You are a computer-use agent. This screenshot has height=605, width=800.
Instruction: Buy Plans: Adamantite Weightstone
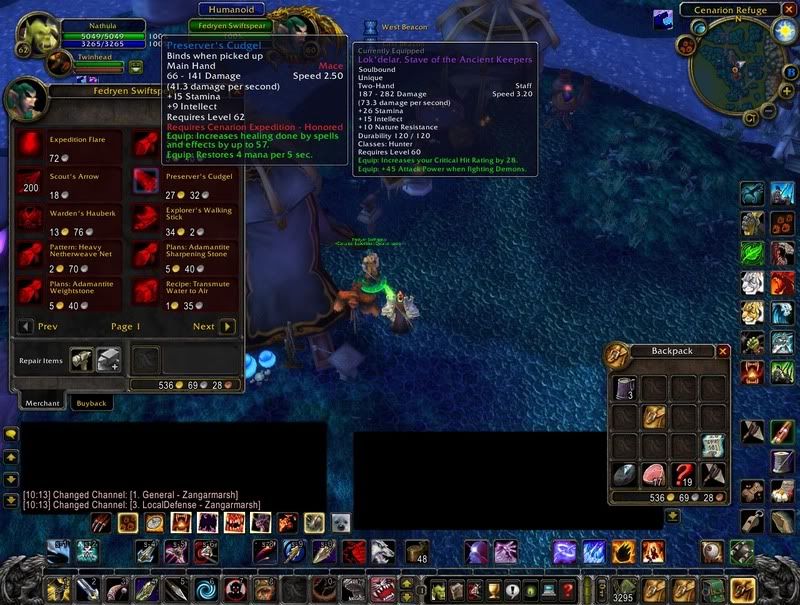point(31,292)
